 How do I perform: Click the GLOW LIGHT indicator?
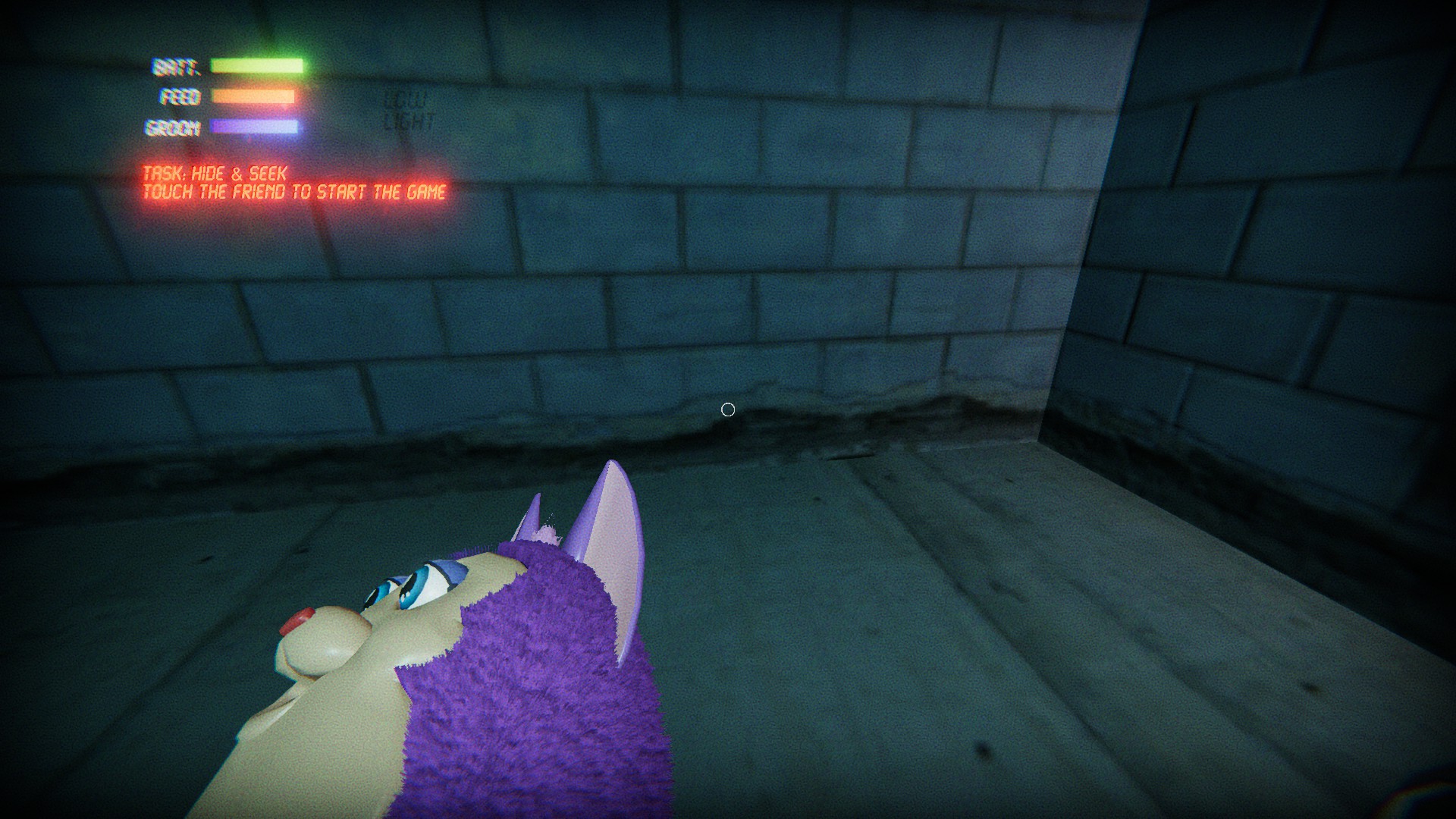pos(407,107)
